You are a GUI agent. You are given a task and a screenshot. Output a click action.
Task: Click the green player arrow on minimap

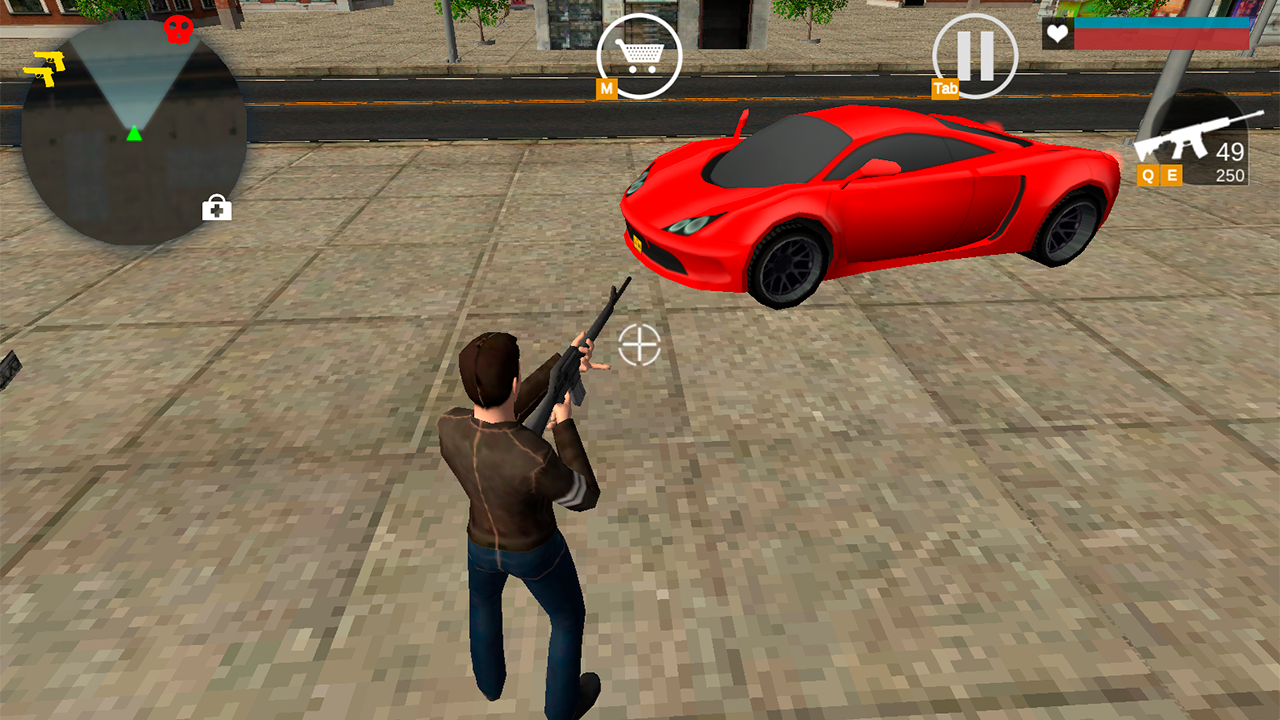[134, 134]
